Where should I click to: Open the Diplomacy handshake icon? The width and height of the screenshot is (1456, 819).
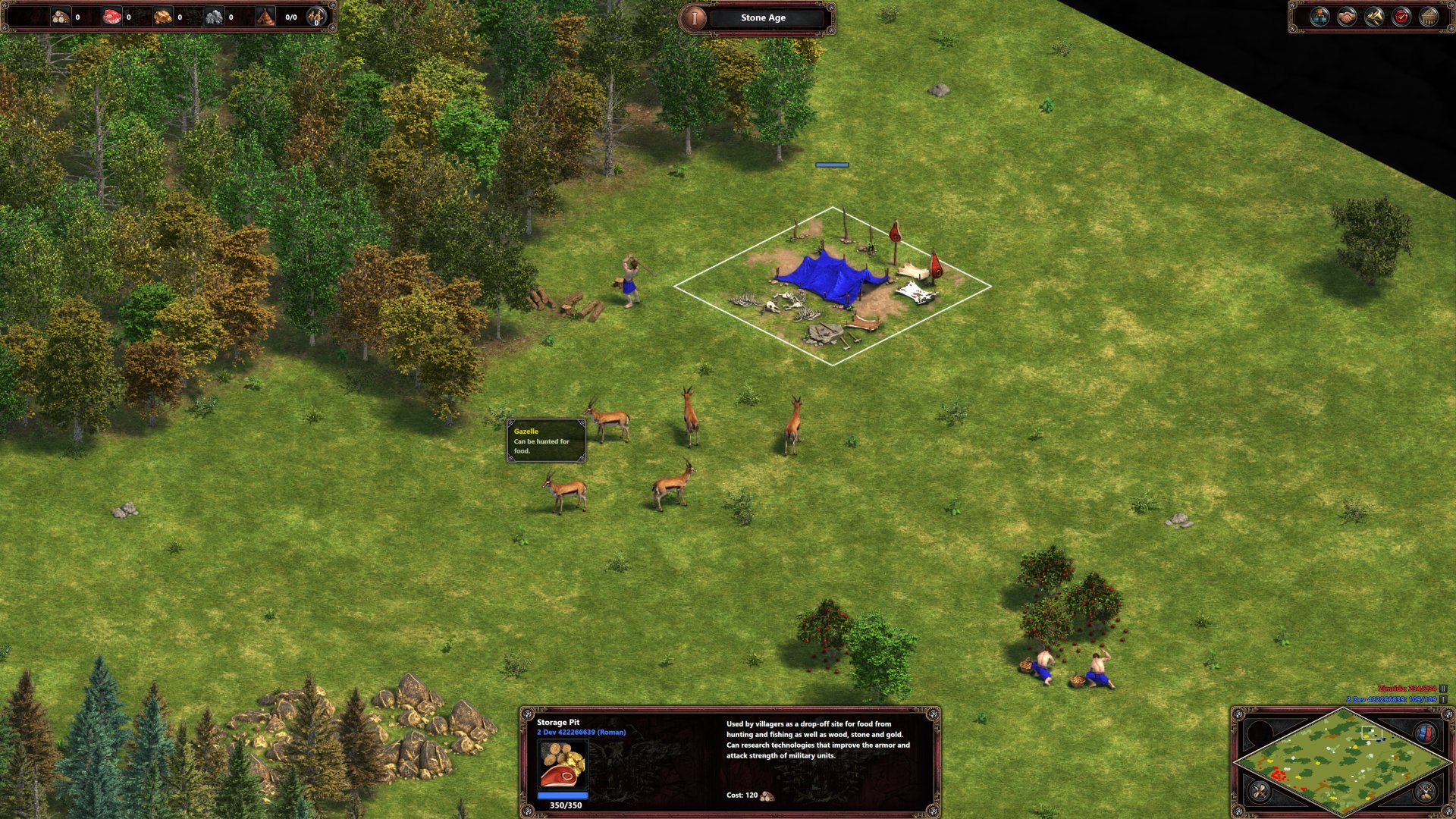[x=1345, y=17]
